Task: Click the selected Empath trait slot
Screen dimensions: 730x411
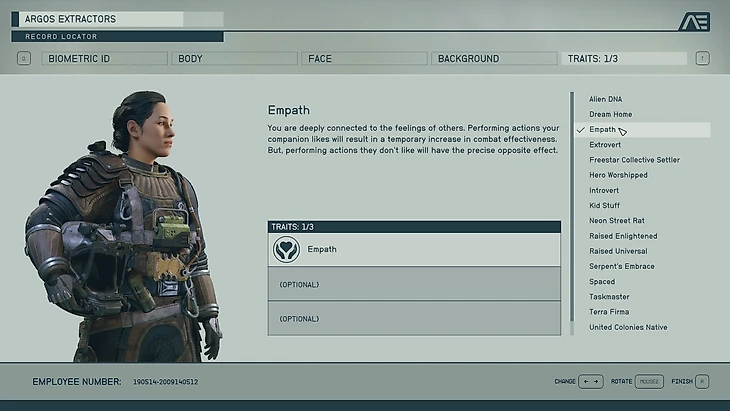Action: pyautogui.click(x=414, y=249)
